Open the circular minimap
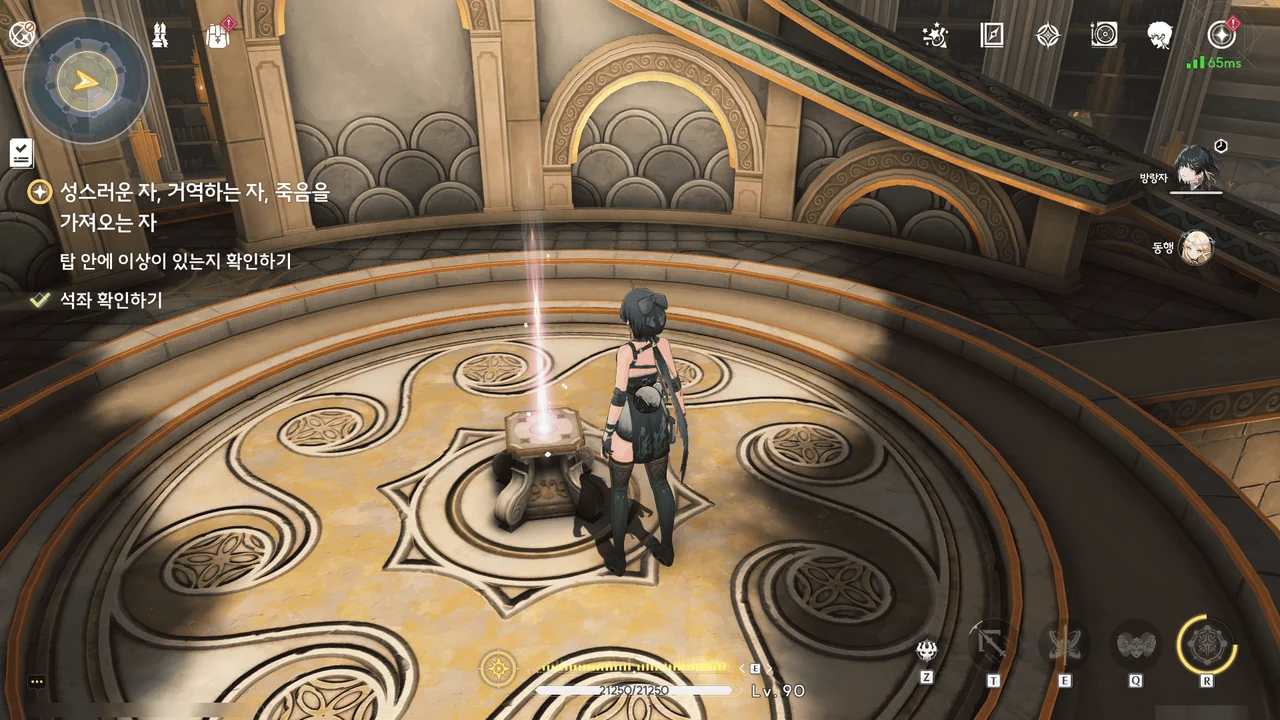This screenshot has height=720, width=1280. tap(86, 80)
